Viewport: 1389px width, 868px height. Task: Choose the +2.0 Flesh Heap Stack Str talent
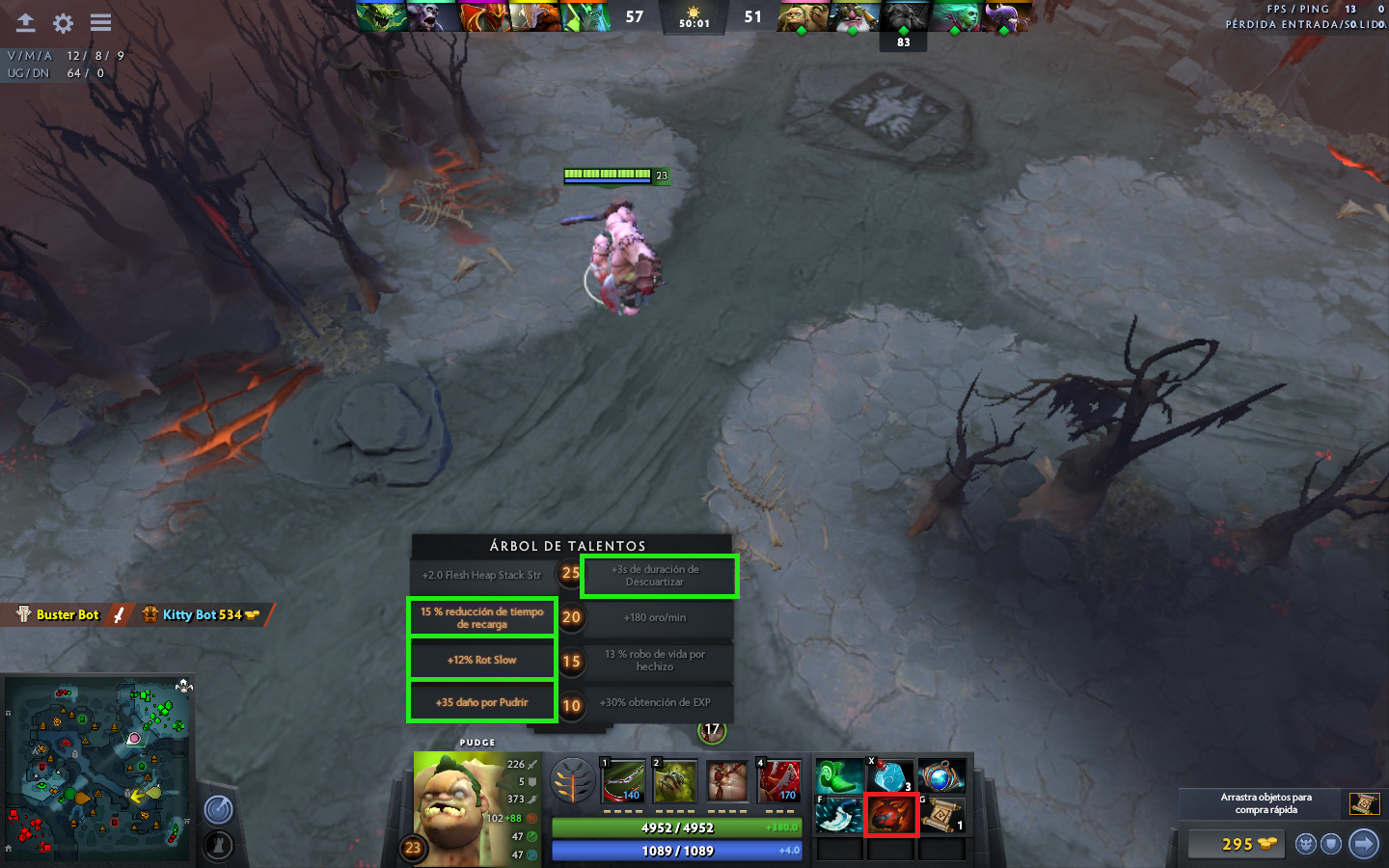[x=481, y=575]
